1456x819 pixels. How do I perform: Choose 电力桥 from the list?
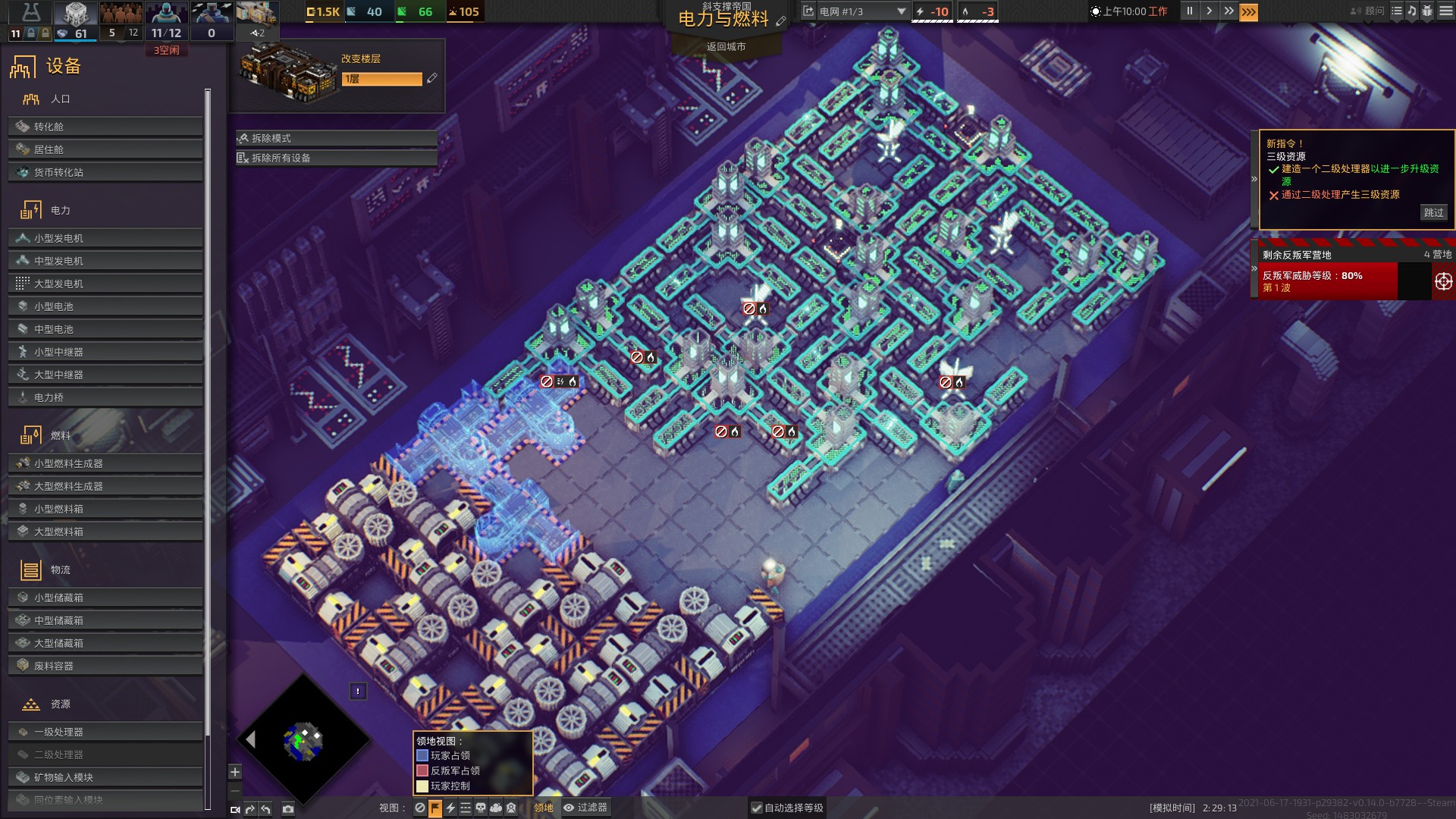tap(105, 397)
